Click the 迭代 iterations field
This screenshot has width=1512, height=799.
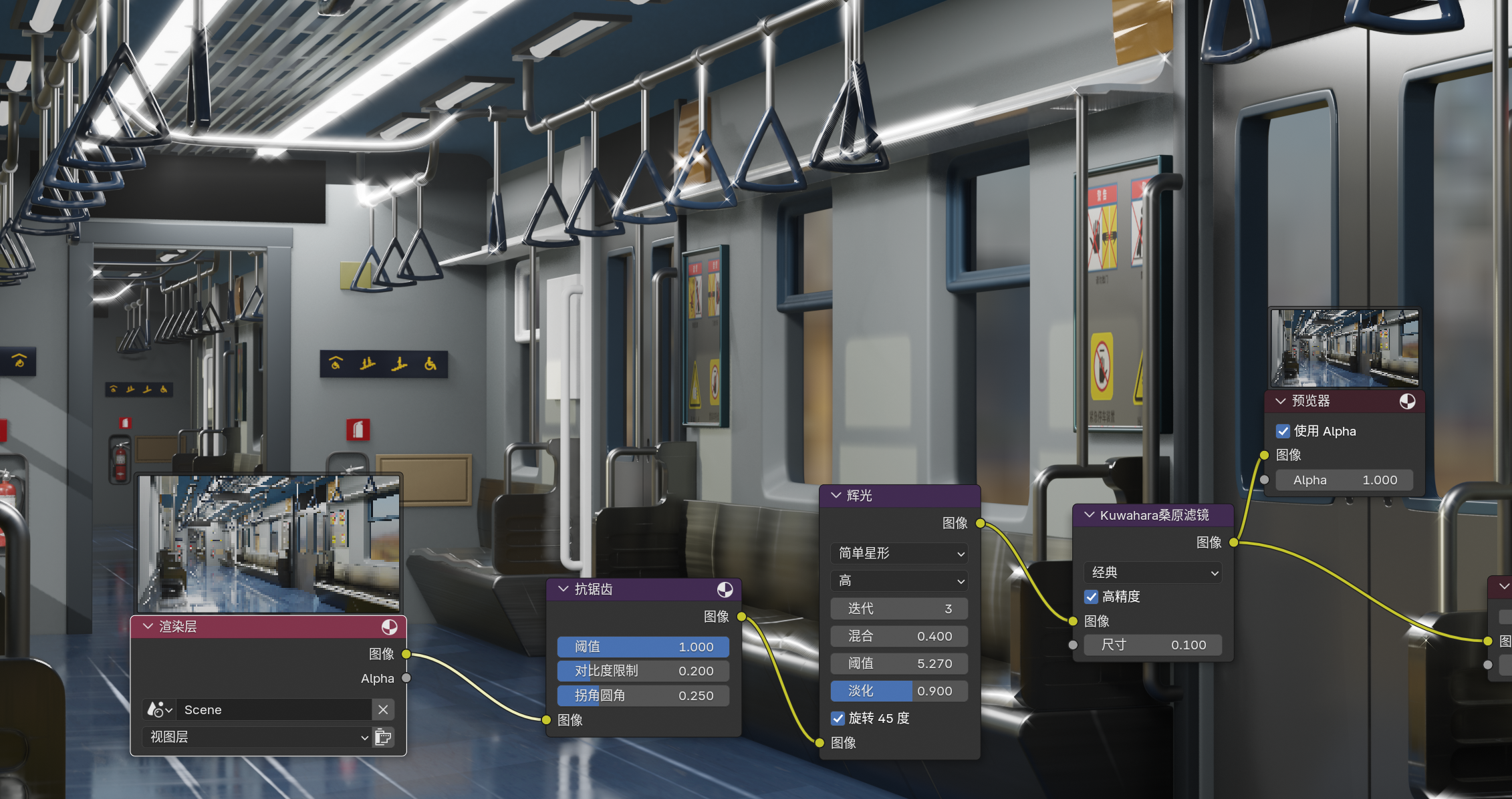point(899,609)
